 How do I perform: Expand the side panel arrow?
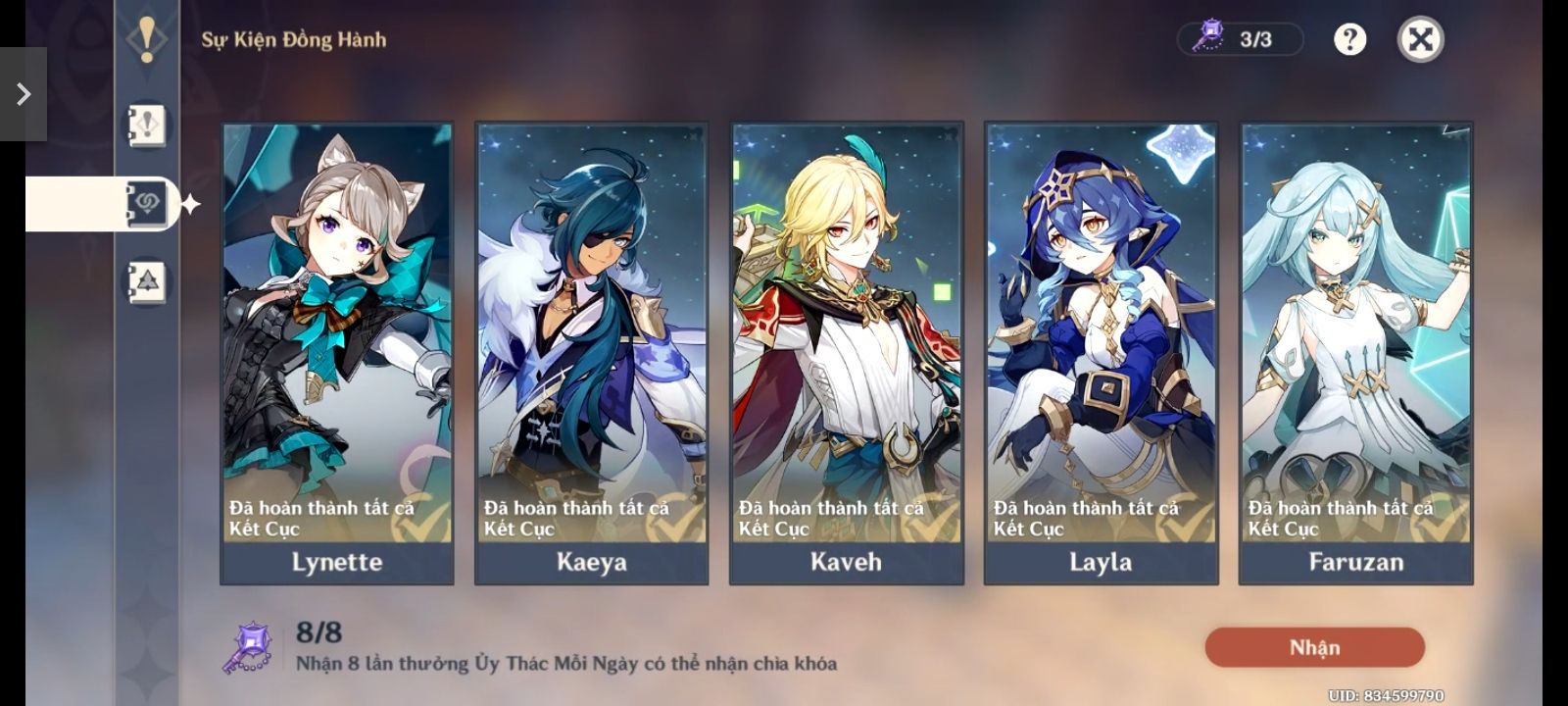24,94
